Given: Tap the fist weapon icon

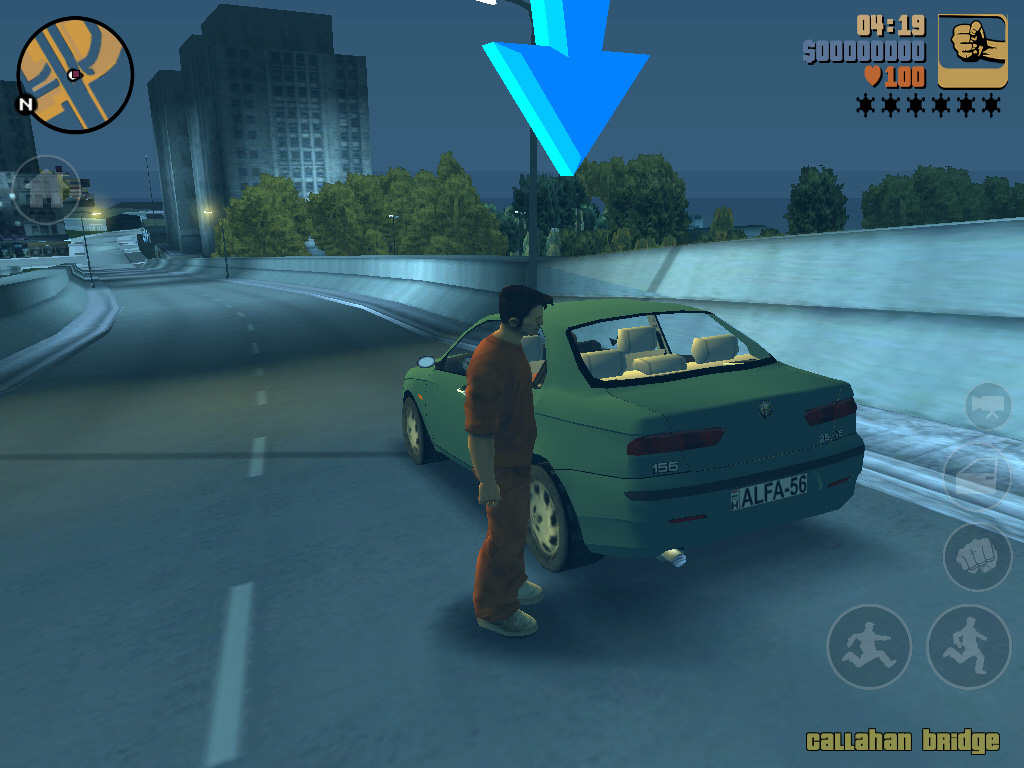Looking at the screenshot, I should tap(972, 52).
